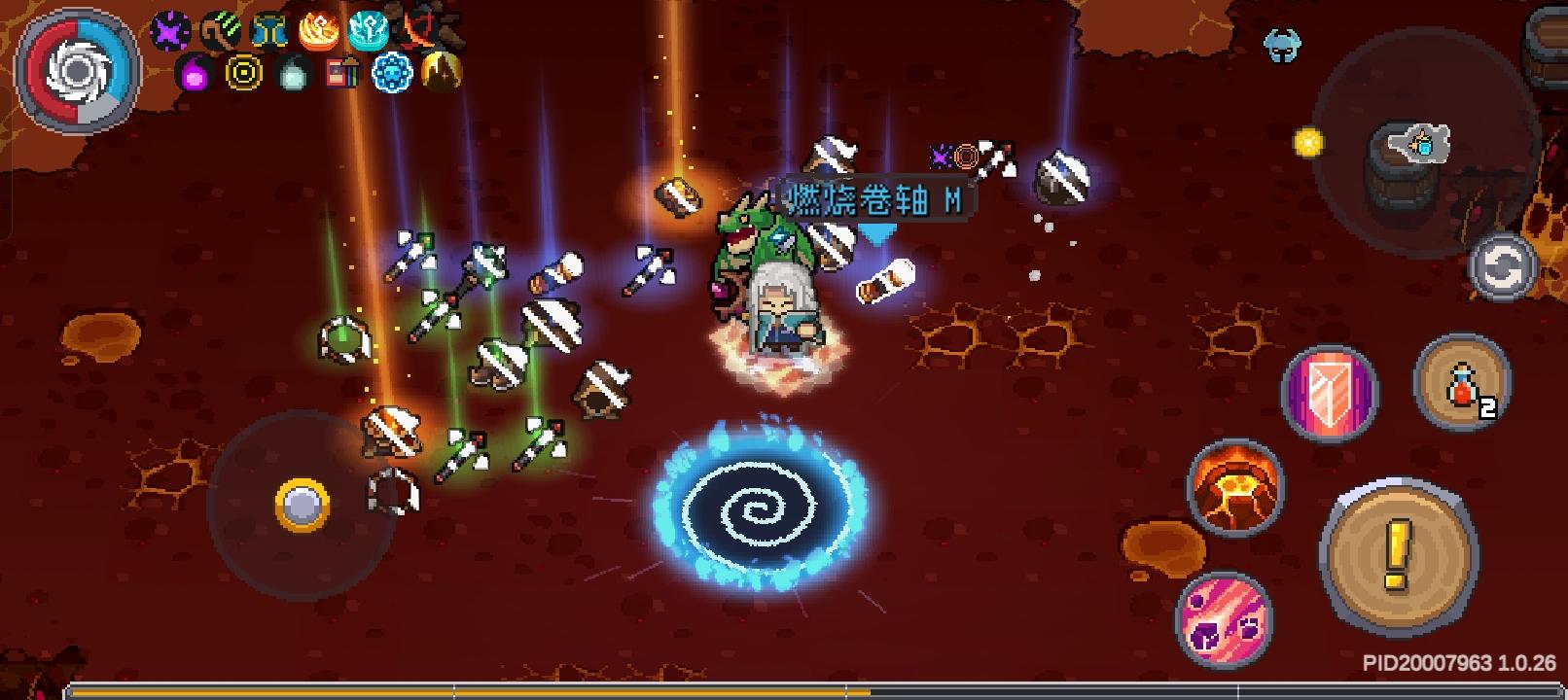Cast the pink meteor skill

pos(1224,618)
